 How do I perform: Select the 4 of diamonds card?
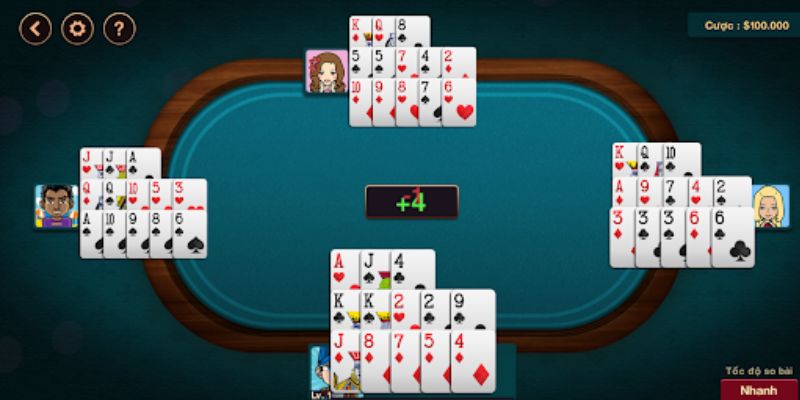point(473,360)
